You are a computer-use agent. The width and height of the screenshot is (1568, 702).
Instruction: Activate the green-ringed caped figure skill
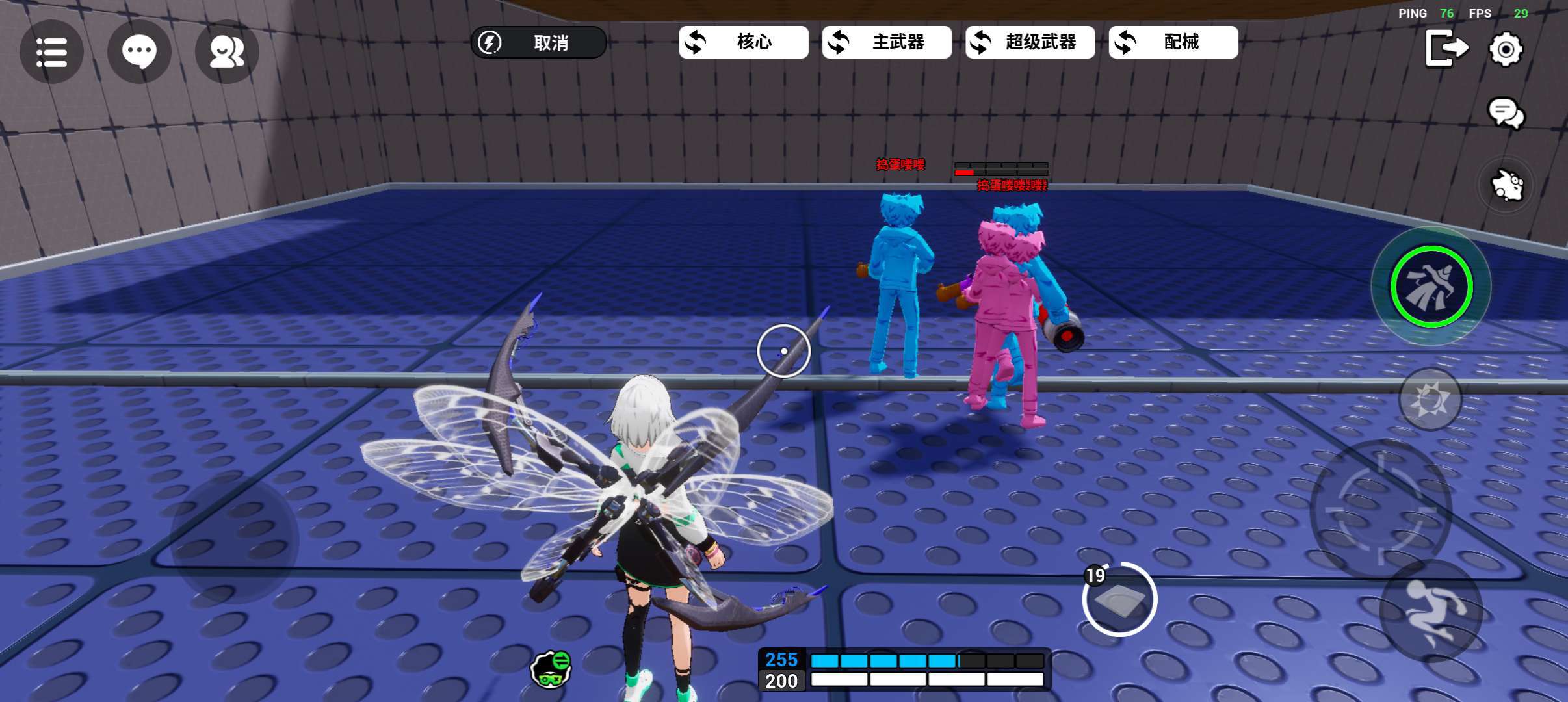click(1431, 286)
